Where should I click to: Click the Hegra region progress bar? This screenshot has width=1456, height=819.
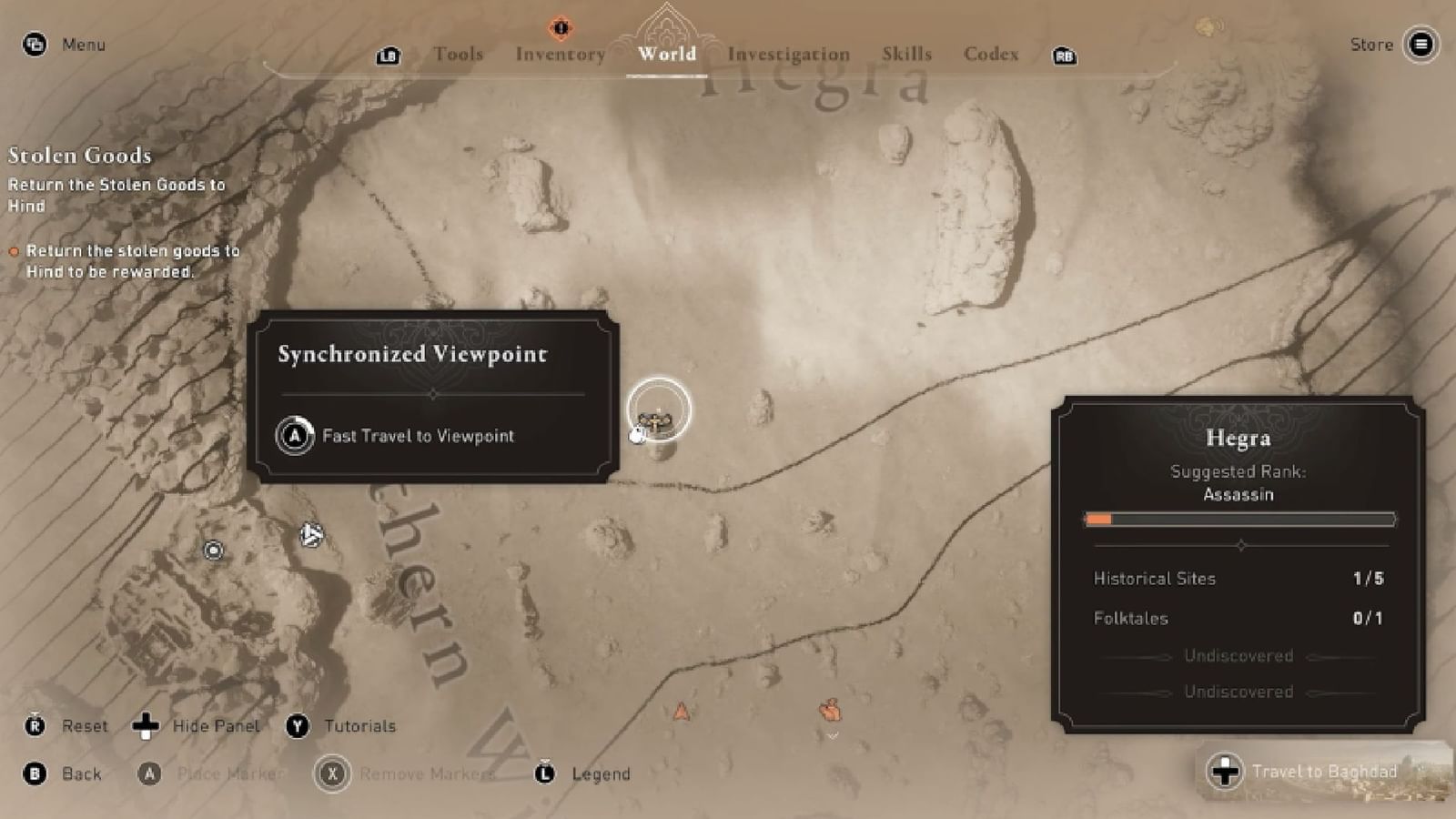[x=1239, y=520]
